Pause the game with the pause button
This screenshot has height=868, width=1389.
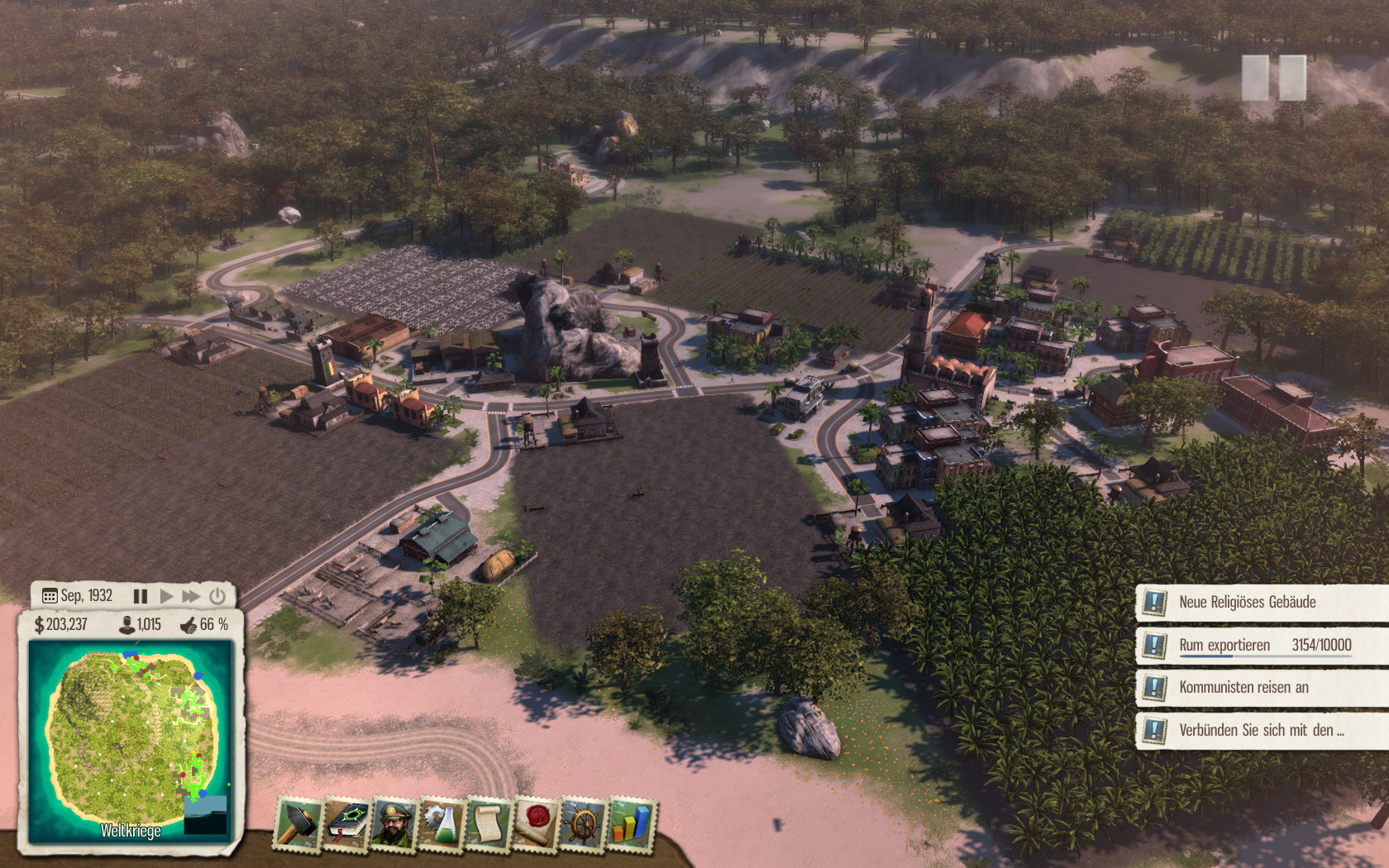(141, 596)
